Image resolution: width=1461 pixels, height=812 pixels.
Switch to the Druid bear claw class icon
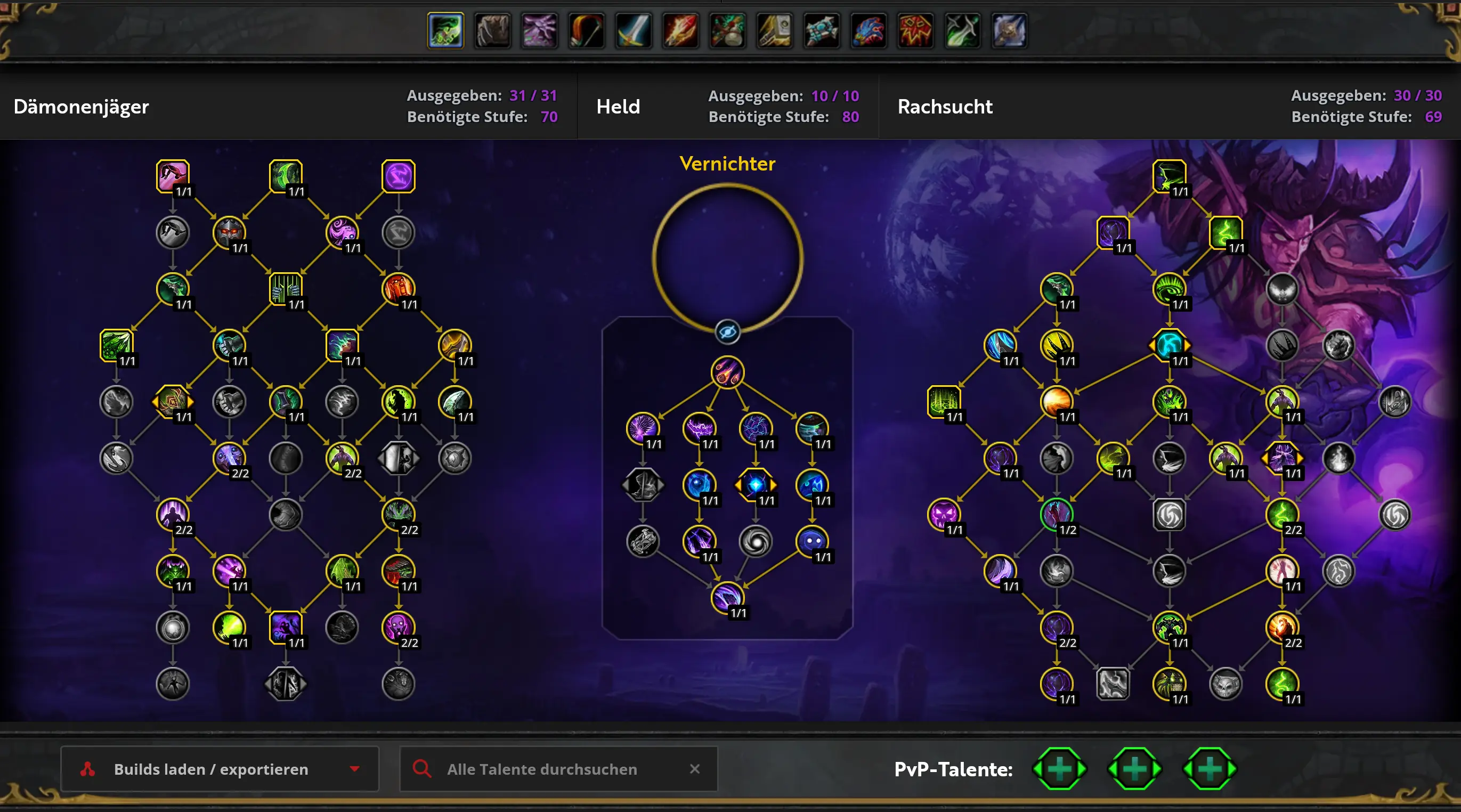pyautogui.click(x=492, y=30)
